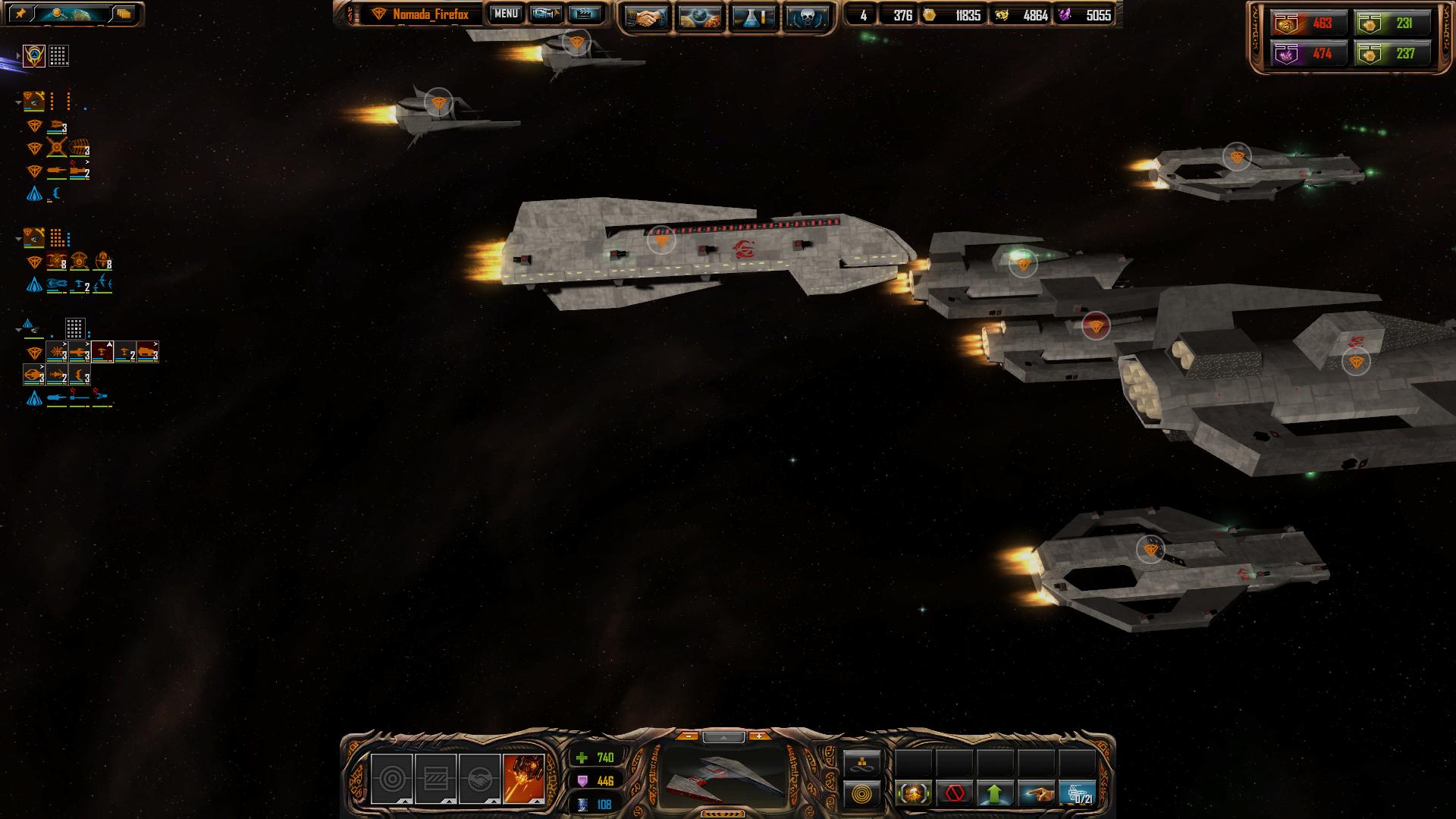Open the diplomacy handshake screen
This screenshot has width=1456, height=819.
click(646, 17)
